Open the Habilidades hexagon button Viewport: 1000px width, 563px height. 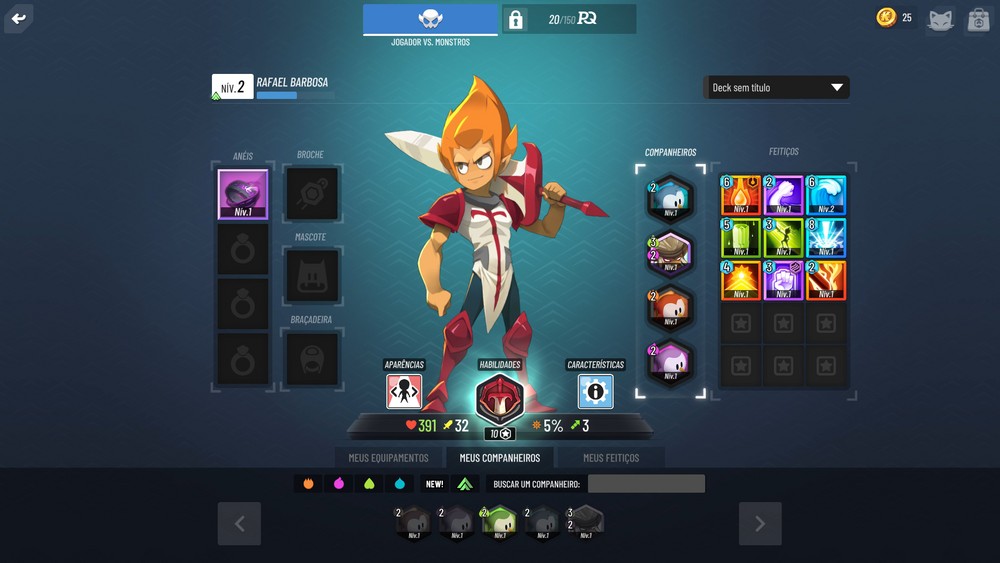(x=499, y=397)
